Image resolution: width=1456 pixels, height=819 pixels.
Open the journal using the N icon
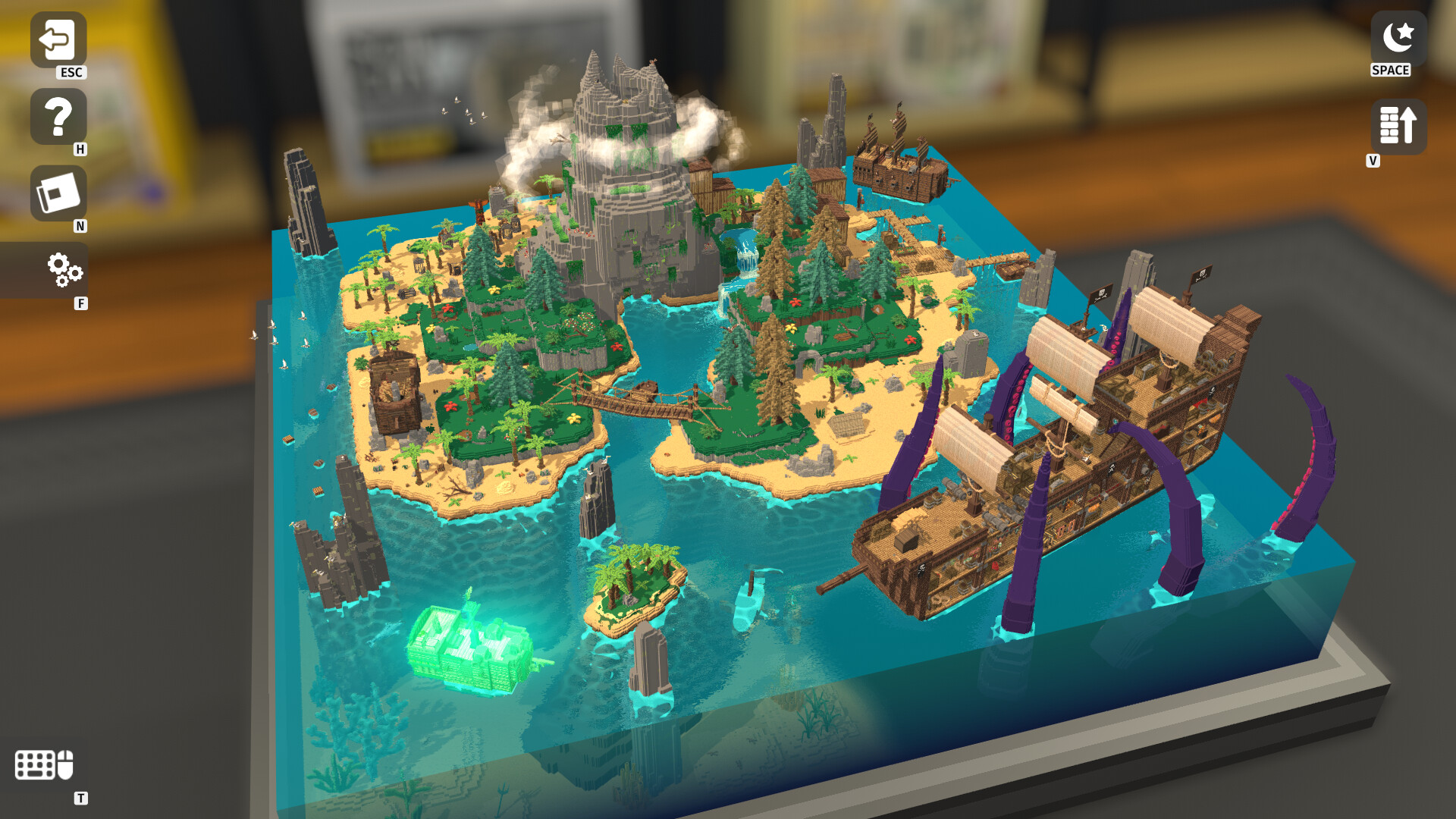click(58, 193)
